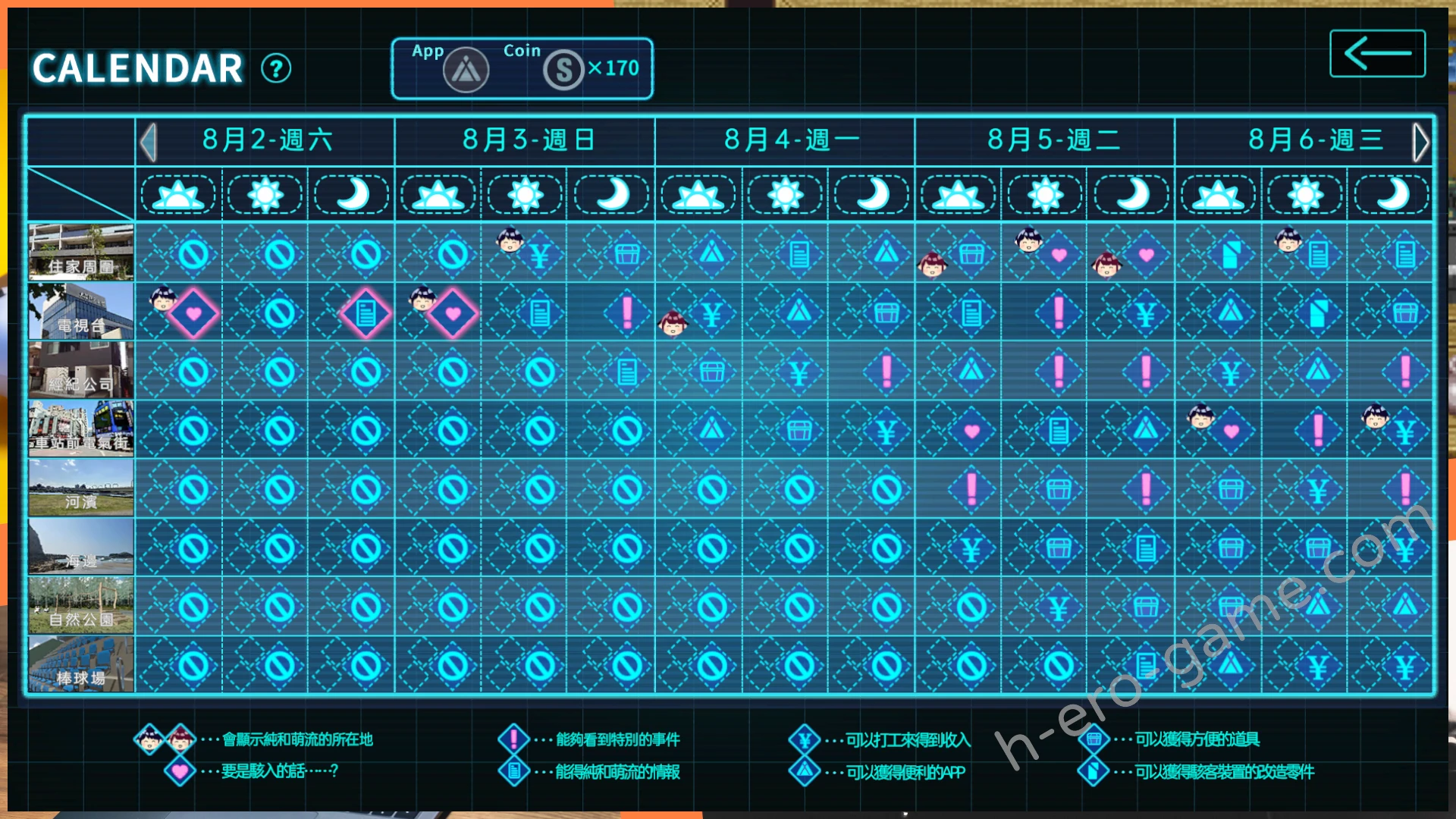This screenshot has height=819, width=1456.
Task: Select the 自然公園 location thumbnail
Action: pyautogui.click(x=81, y=605)
